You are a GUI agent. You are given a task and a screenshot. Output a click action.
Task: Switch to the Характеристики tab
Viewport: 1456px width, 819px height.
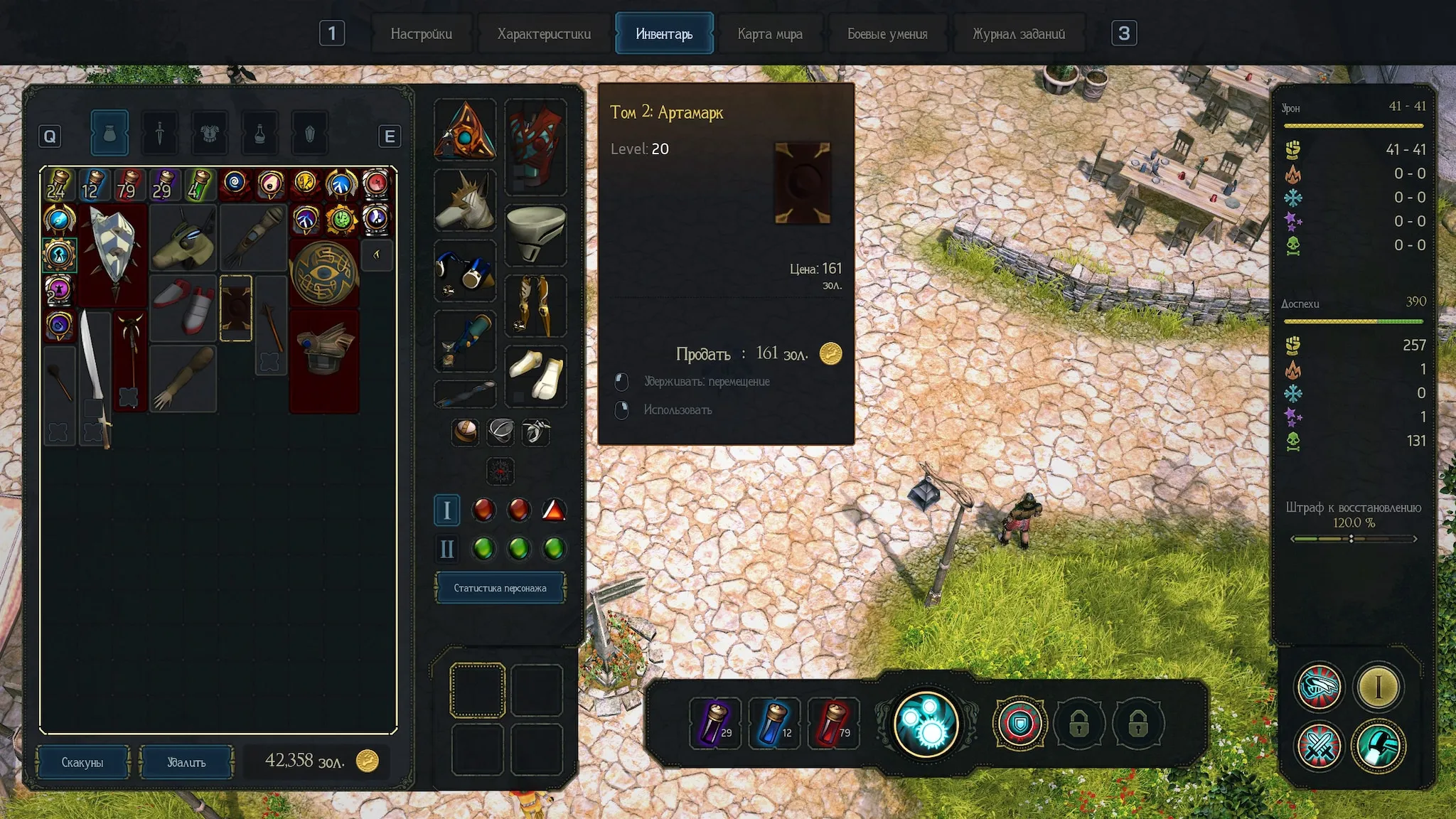click(x=544, y=33)
